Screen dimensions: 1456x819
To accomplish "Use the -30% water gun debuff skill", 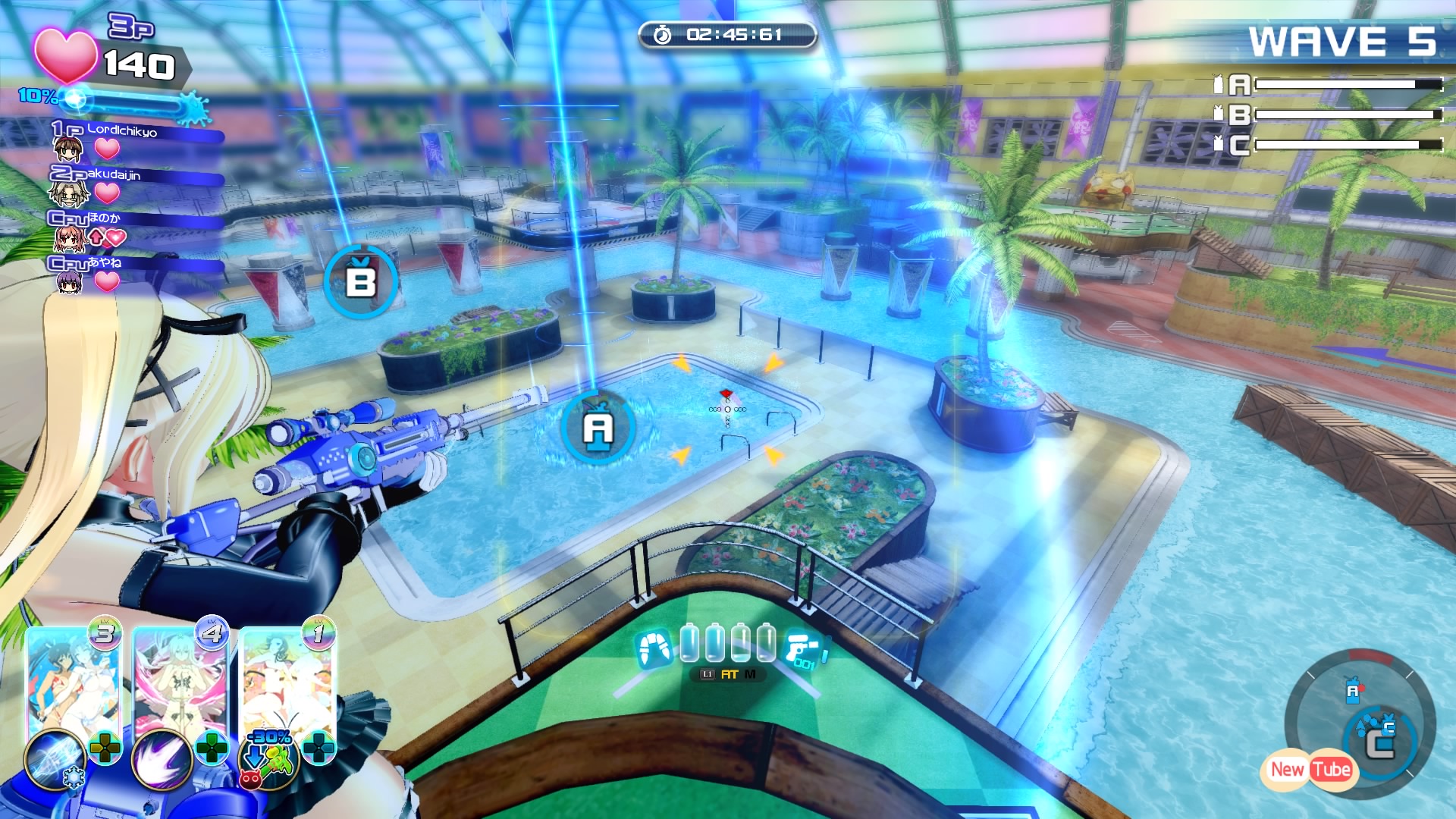I will point(267,758).
